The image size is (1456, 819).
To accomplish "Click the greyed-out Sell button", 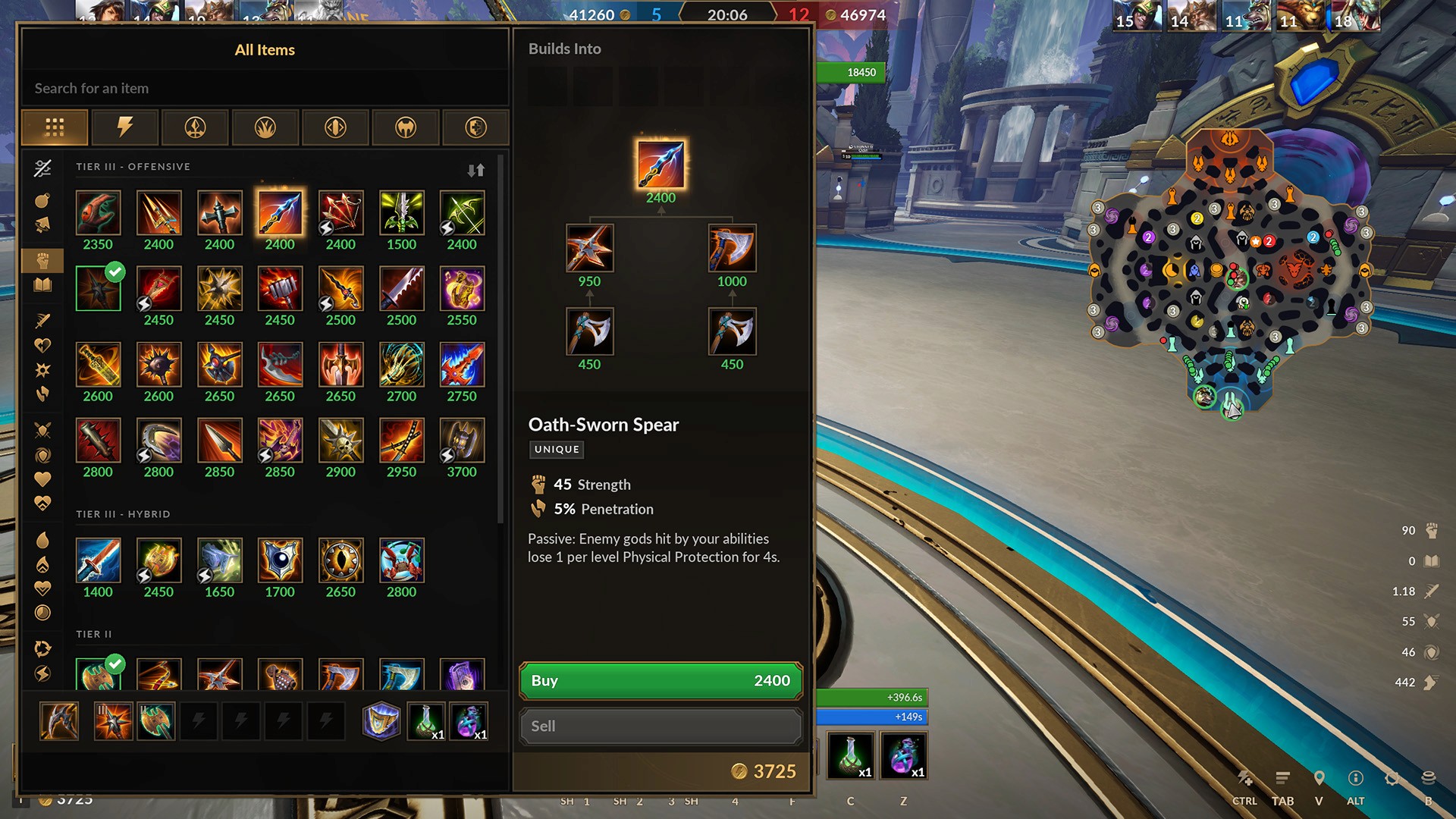I will (660, 726).
